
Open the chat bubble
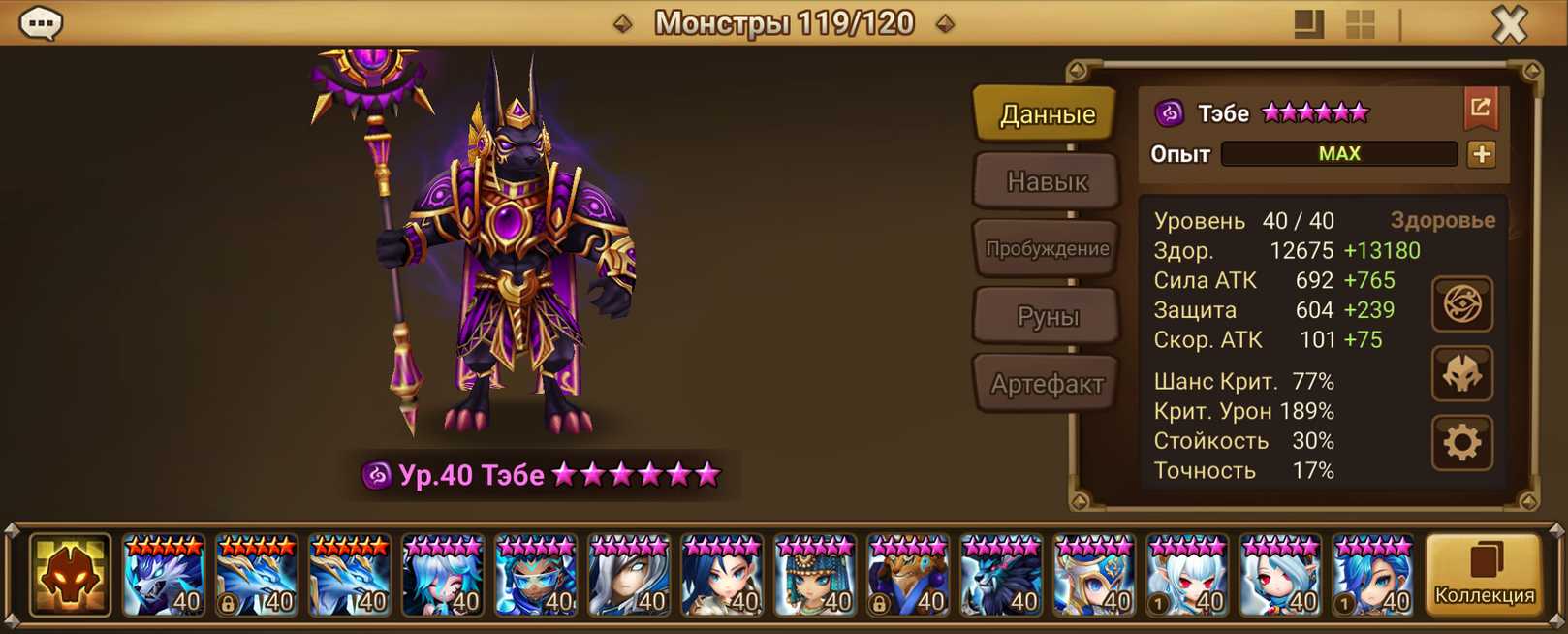pyautogui.click(x=41, y=22)
